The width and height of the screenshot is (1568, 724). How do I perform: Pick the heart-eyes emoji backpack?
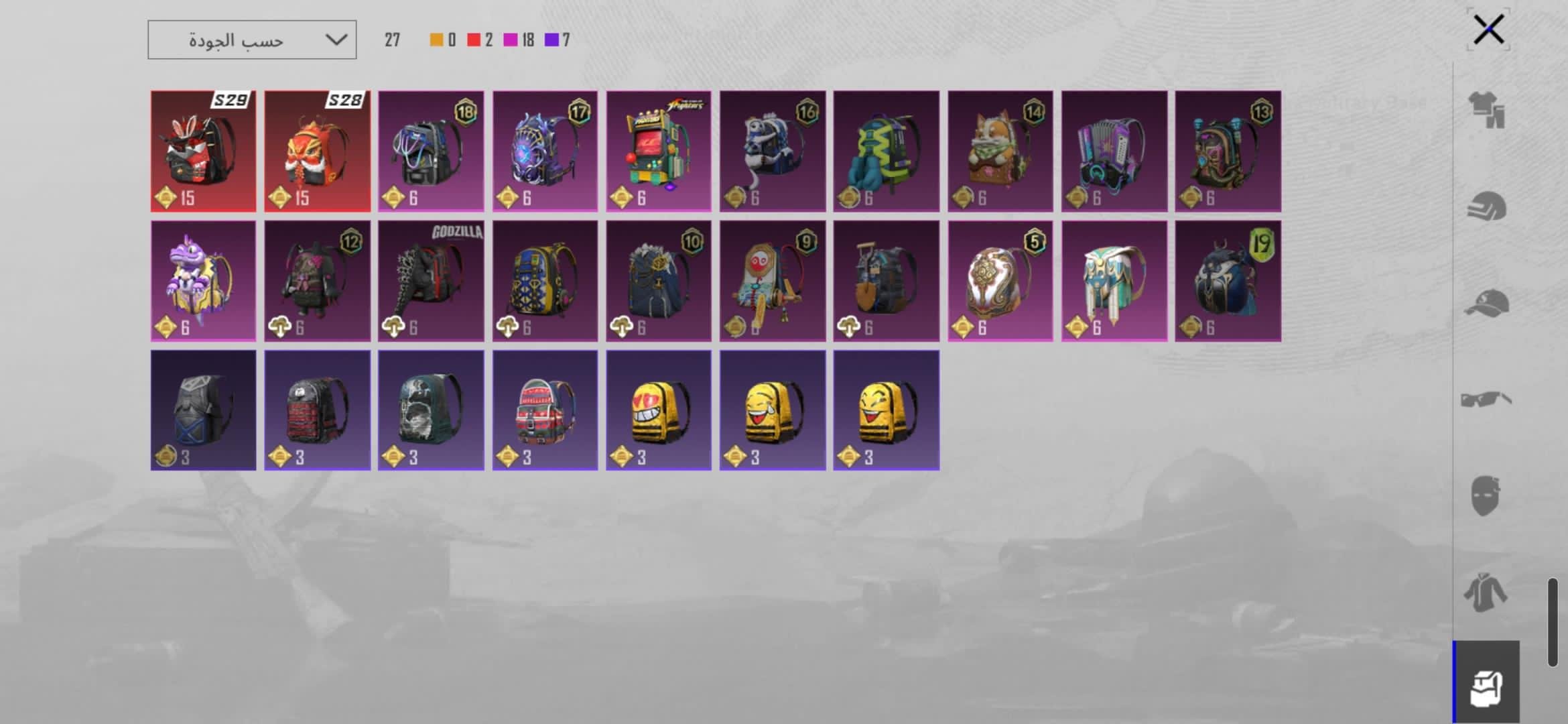tap(659, 410)
